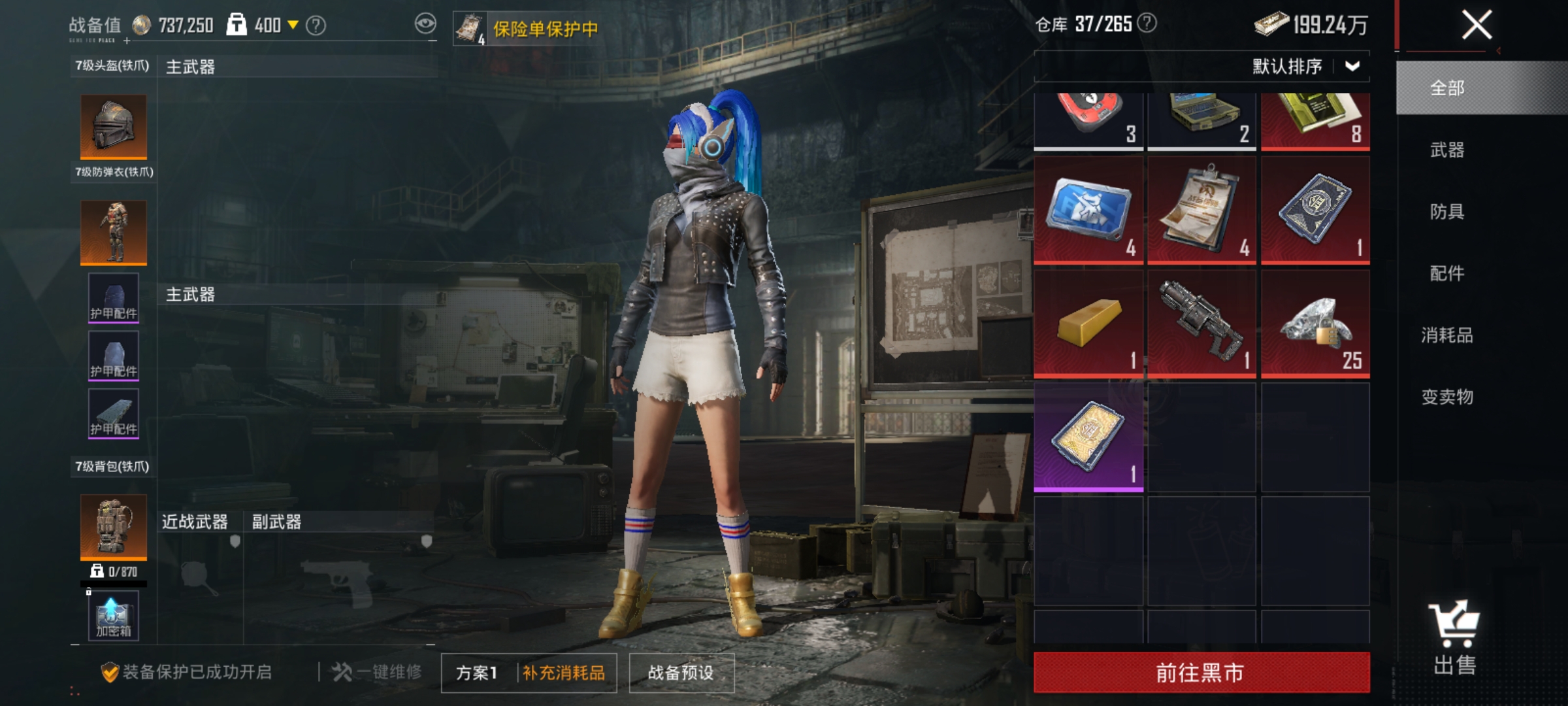Select the locked diamond item stack of 25

(x=1315, y=322)
